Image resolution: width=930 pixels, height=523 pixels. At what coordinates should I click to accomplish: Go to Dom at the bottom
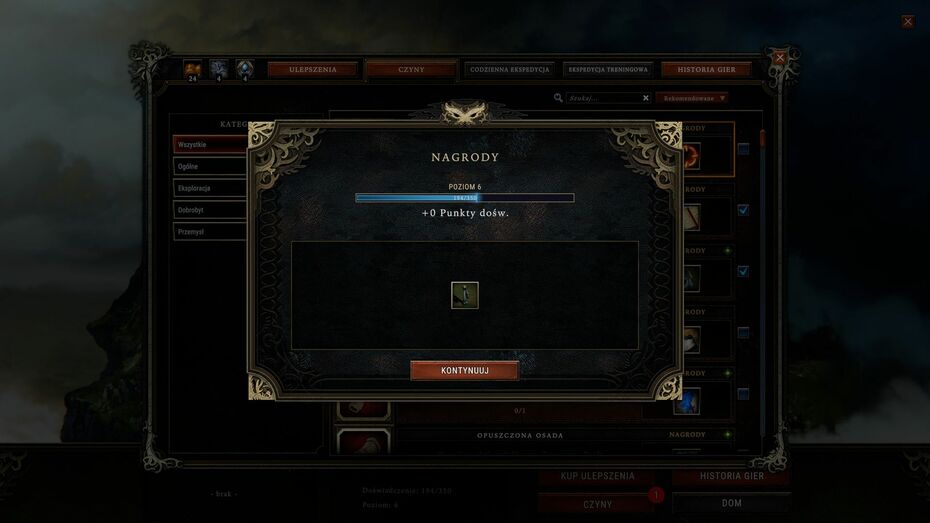[731, 503]
